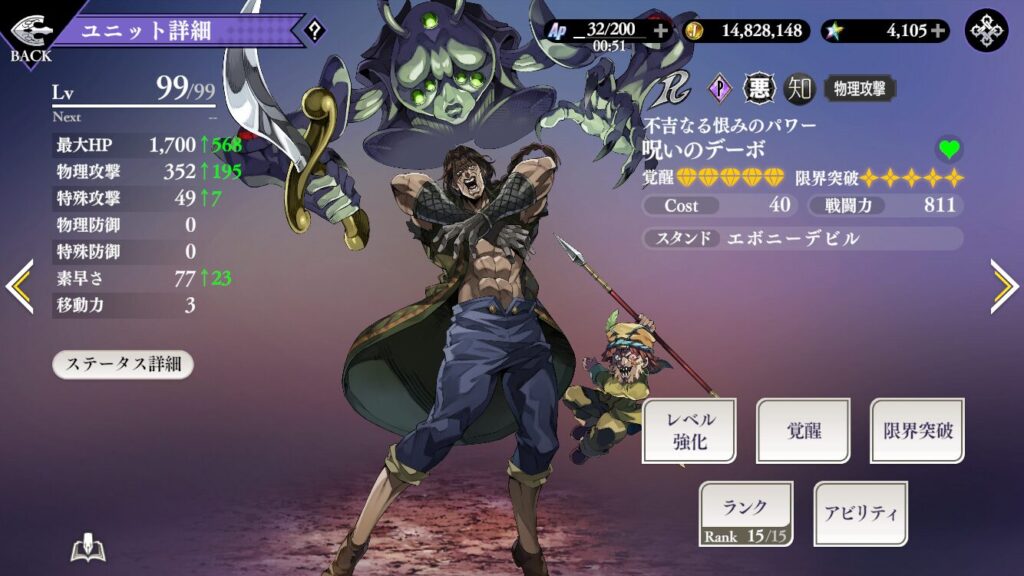This screenshot has height=576, width=1024.
Task: Tap the 知 attribute icon
Action: point(798,89)
